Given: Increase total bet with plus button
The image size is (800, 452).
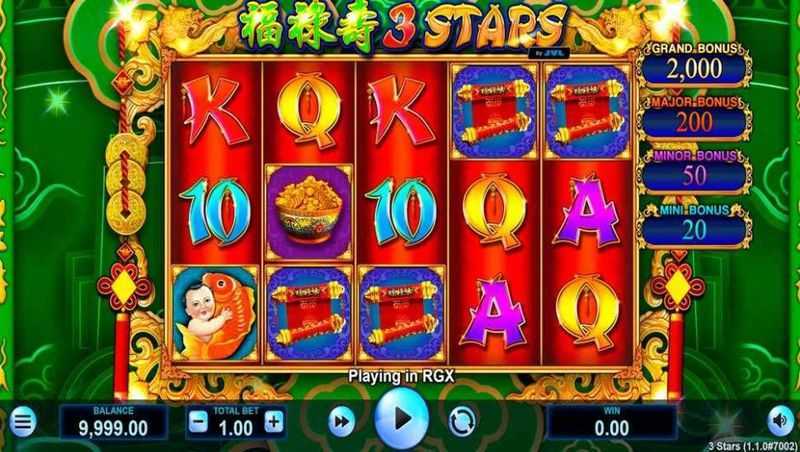Looking at the screenshot, I should click(x=273, y=421).
